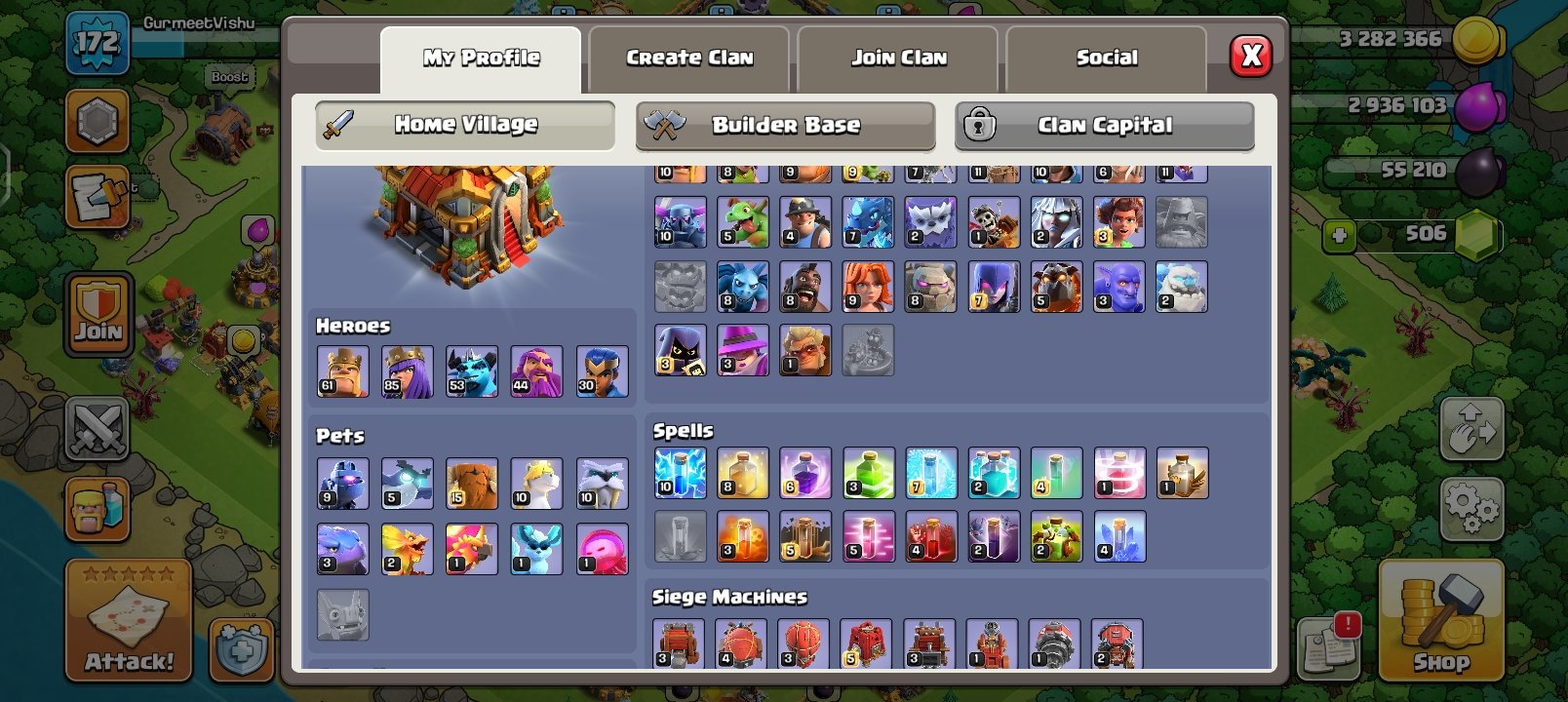Image resolution: width=1568 pixels, height=702 pixels.
Task: Open the Wall Wrecker siege machine icon
Action: 680,643
